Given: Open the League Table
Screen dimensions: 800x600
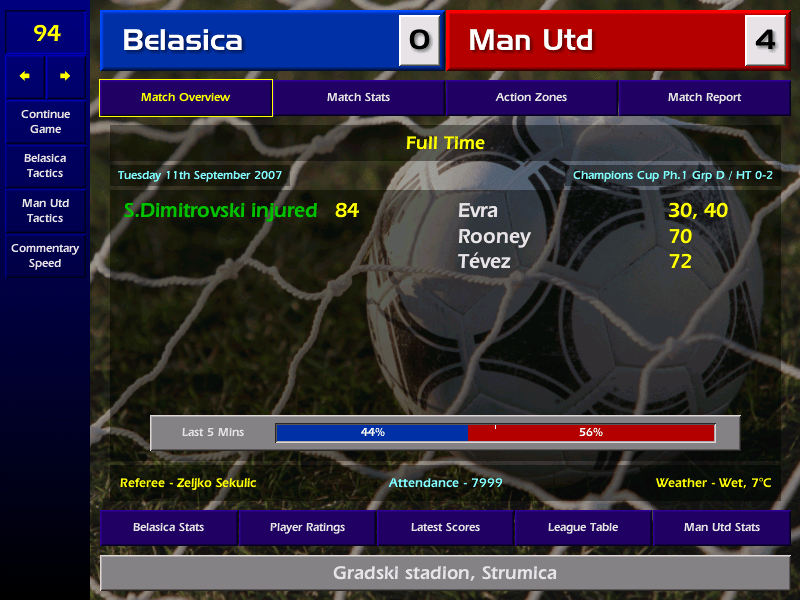Looking at the screenshot, I should click(583, 527).
